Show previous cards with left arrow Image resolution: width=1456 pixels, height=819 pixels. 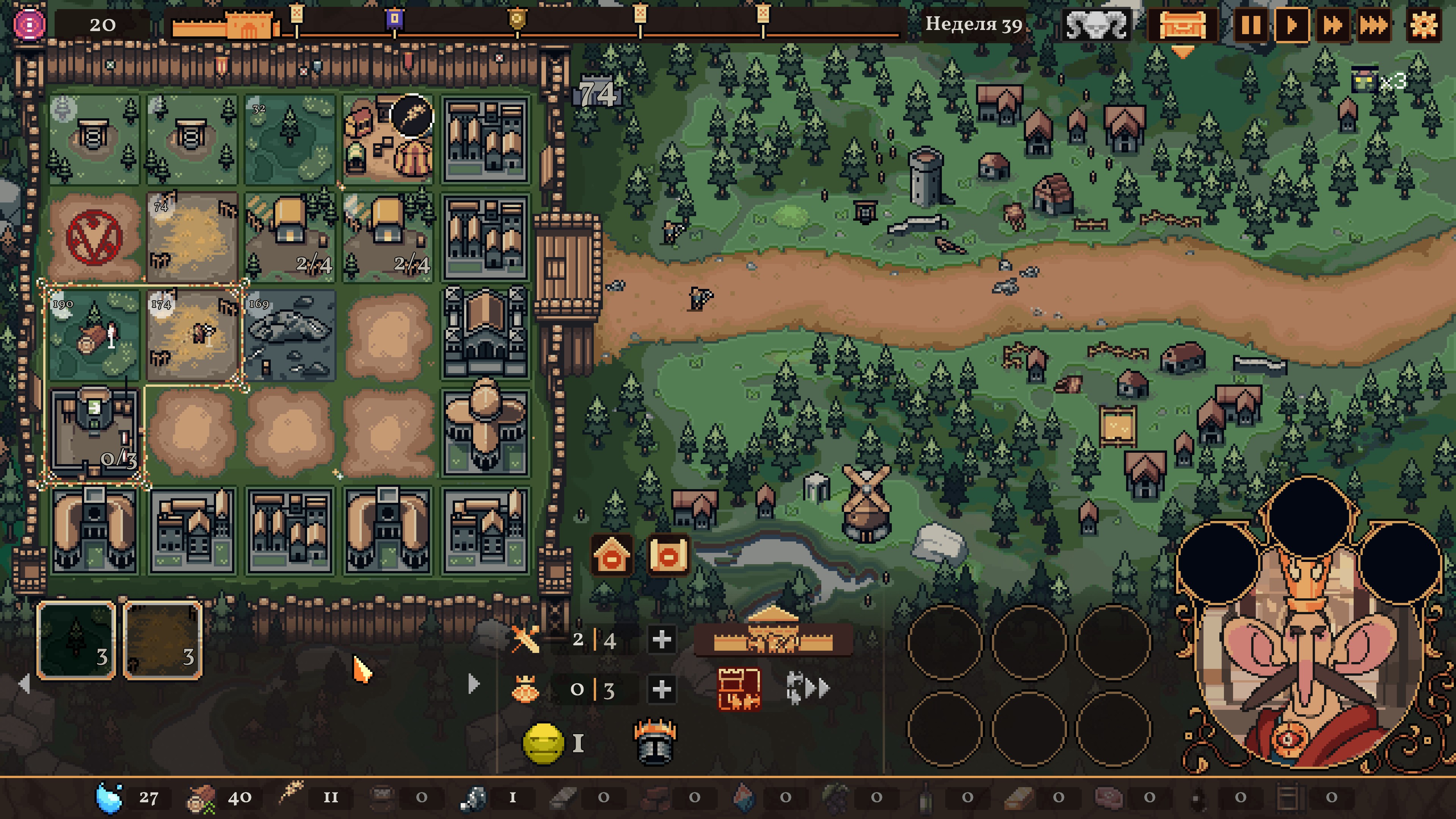(24, 684)
